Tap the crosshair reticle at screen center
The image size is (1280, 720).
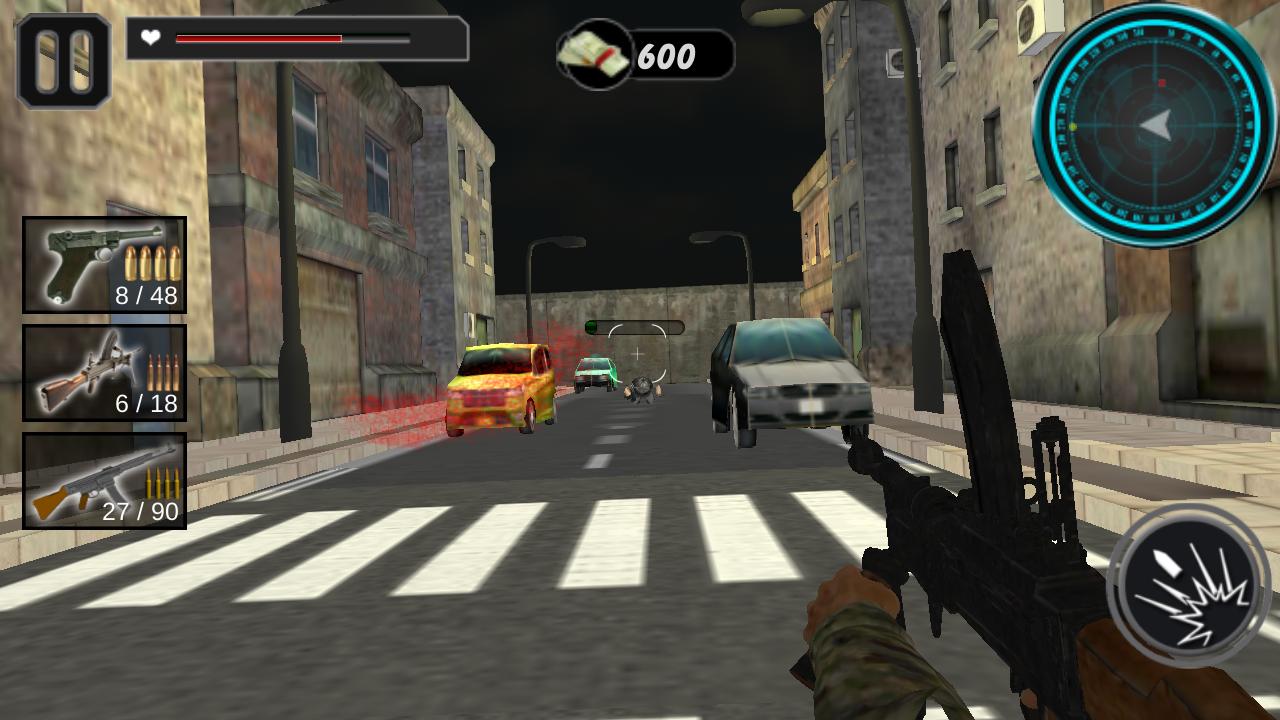click(x=637, y=352)
